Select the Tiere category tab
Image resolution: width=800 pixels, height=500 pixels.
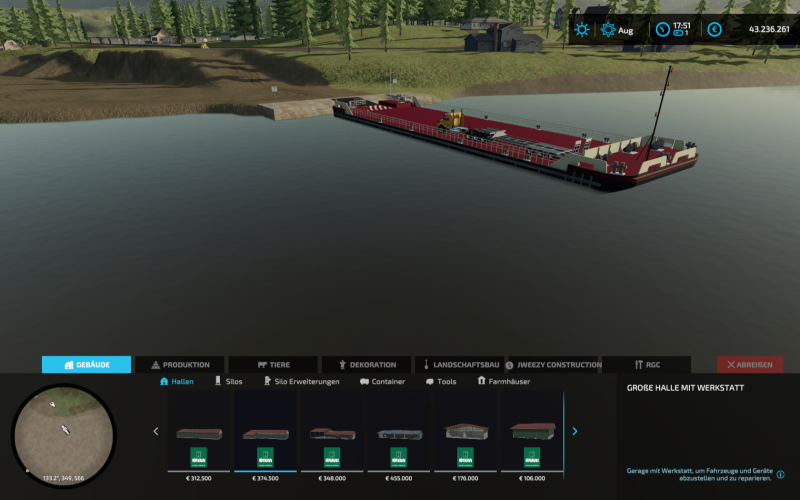coord(273,365)
